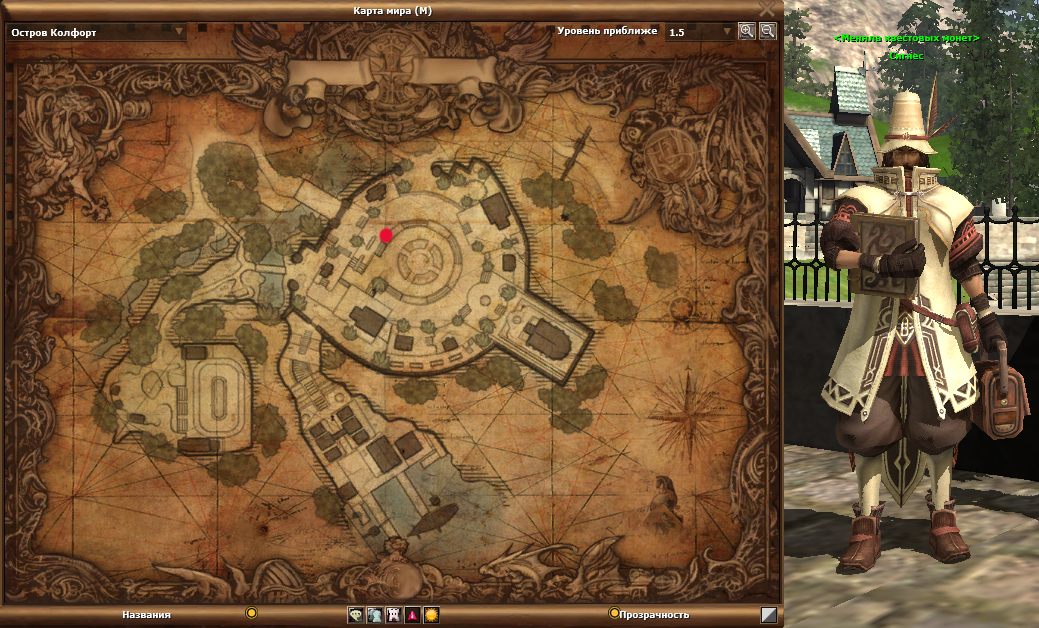Screen dimensions: 1039x628
Task: Zoom out with the magnifier minus button
Action: coord(767,31)
